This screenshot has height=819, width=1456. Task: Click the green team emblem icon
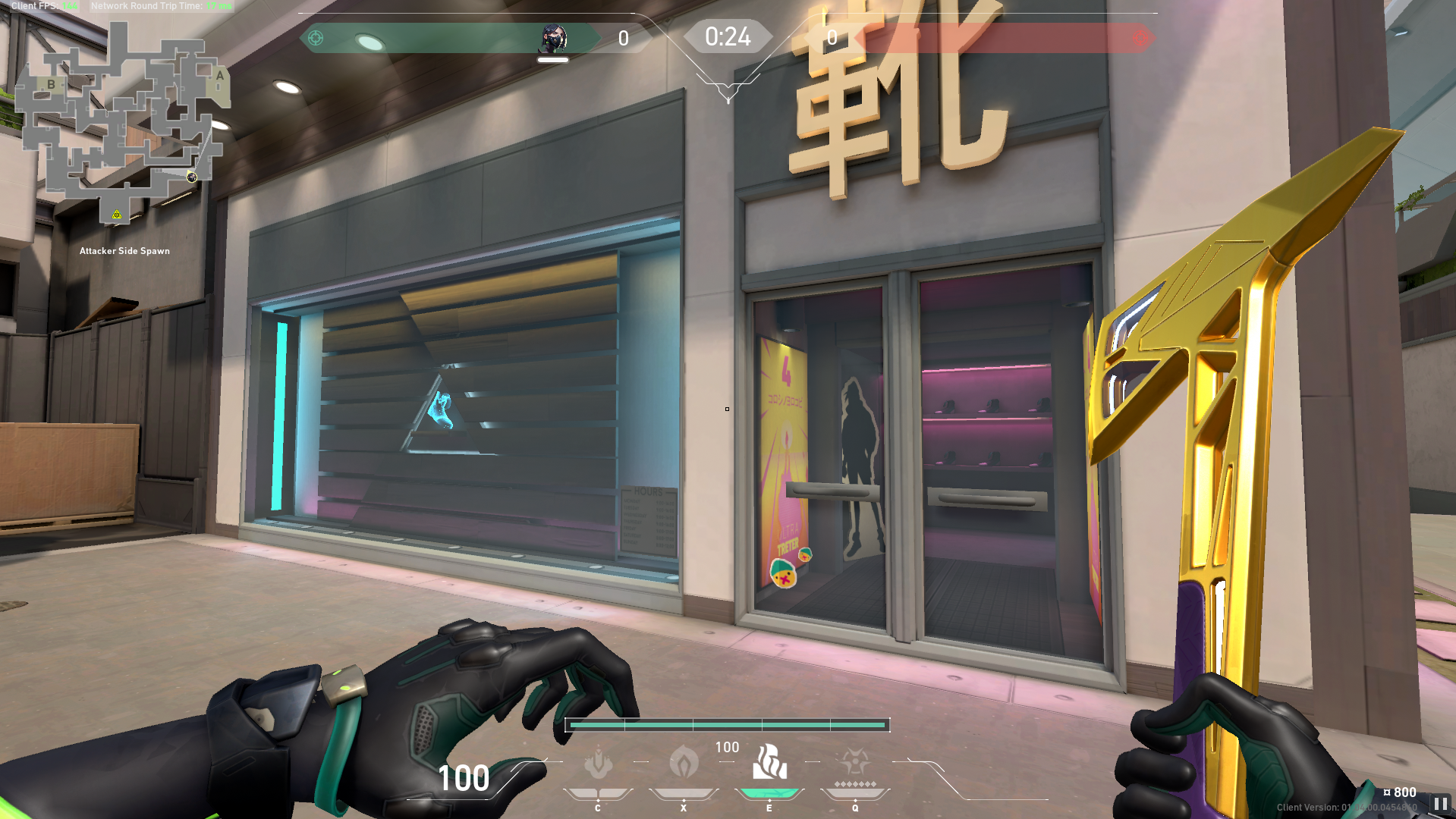click(x=316, y=38)
